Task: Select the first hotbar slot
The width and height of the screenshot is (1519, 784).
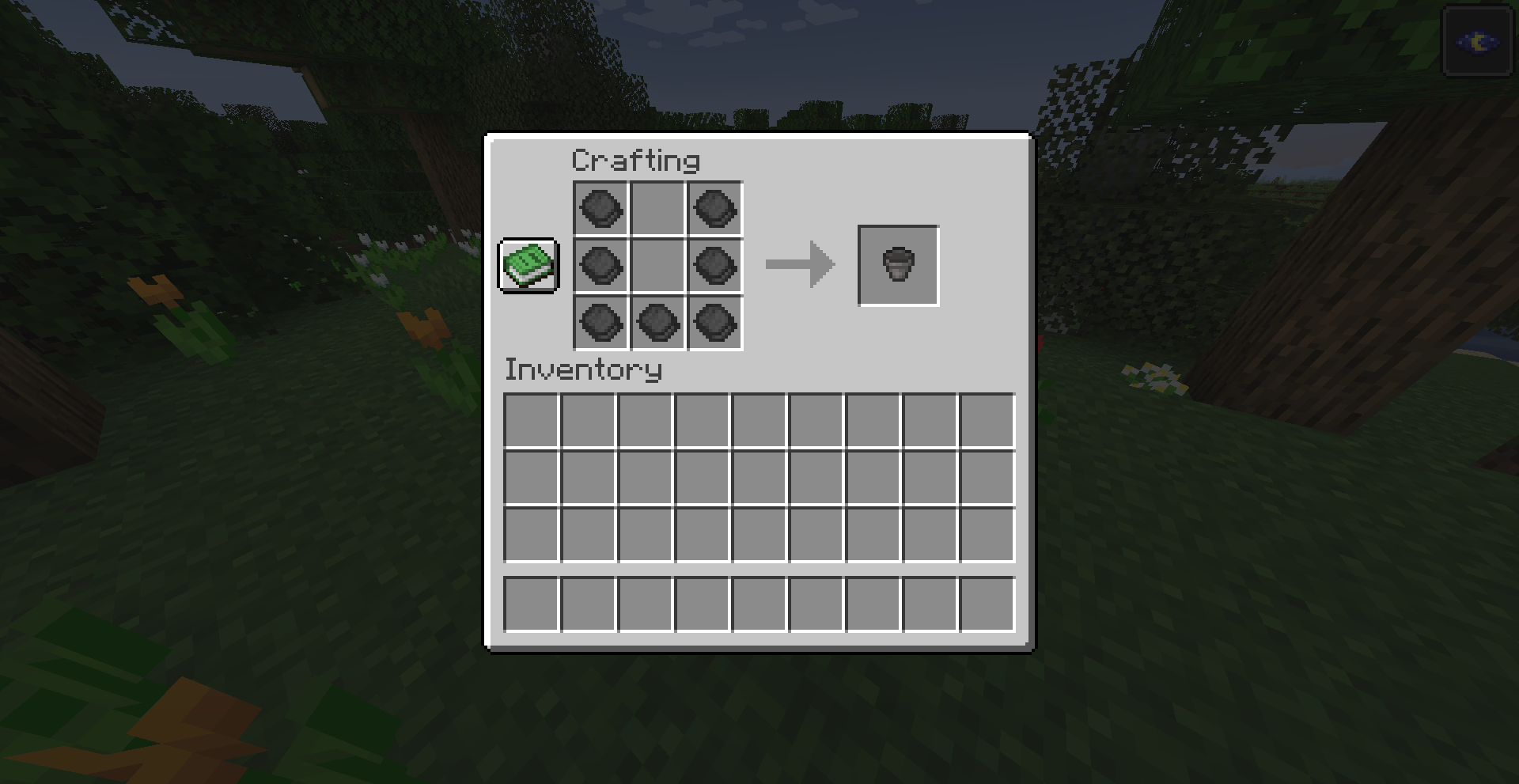Action: pos(532,604)
